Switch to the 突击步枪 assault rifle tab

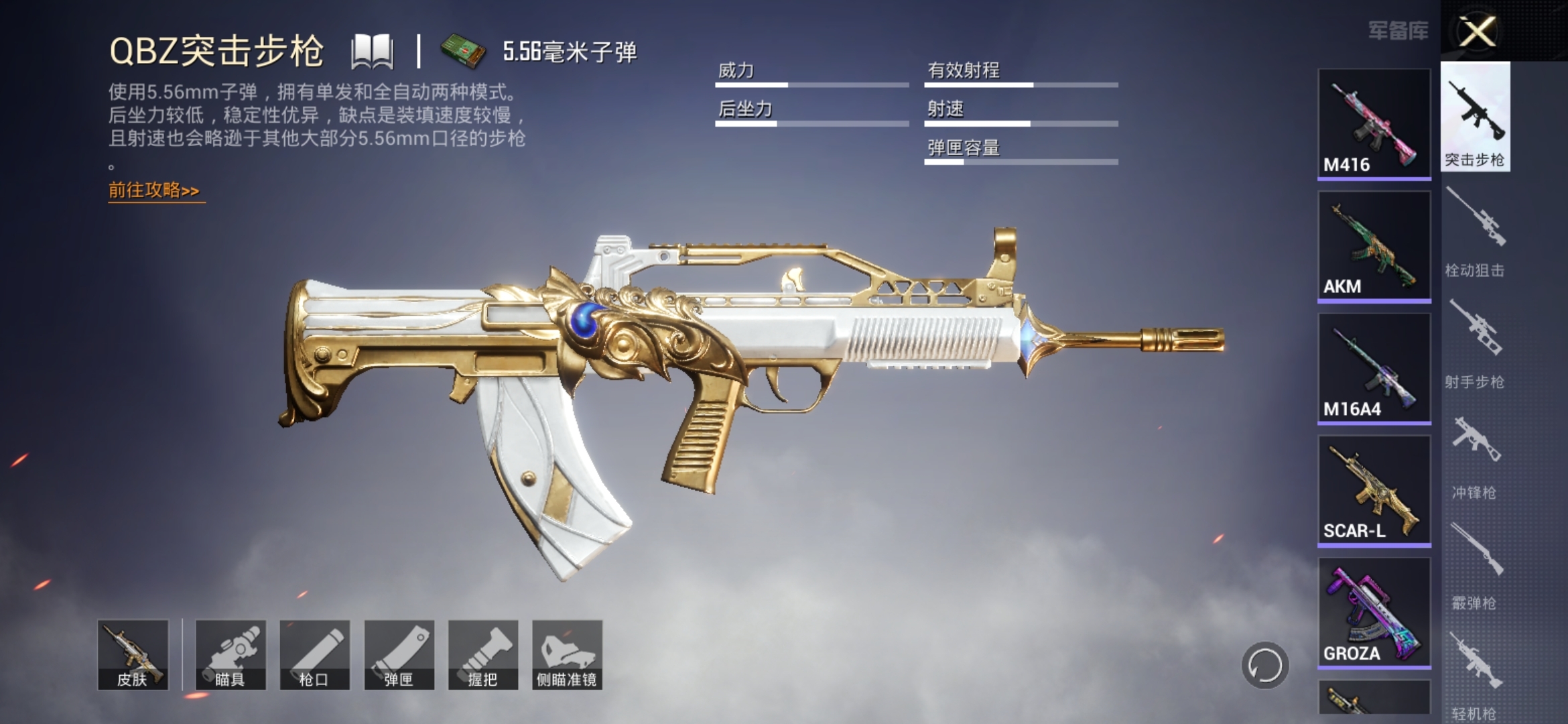click(1475, 117)
